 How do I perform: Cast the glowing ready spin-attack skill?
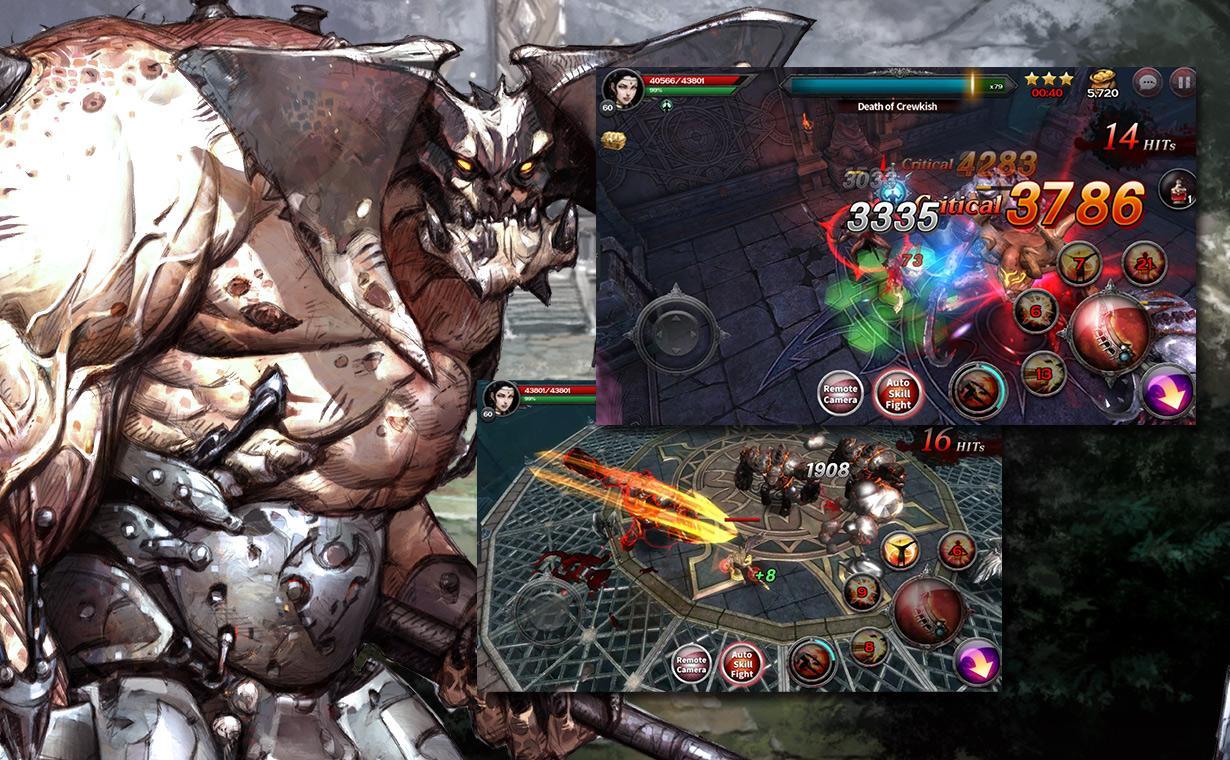point(900,549)
